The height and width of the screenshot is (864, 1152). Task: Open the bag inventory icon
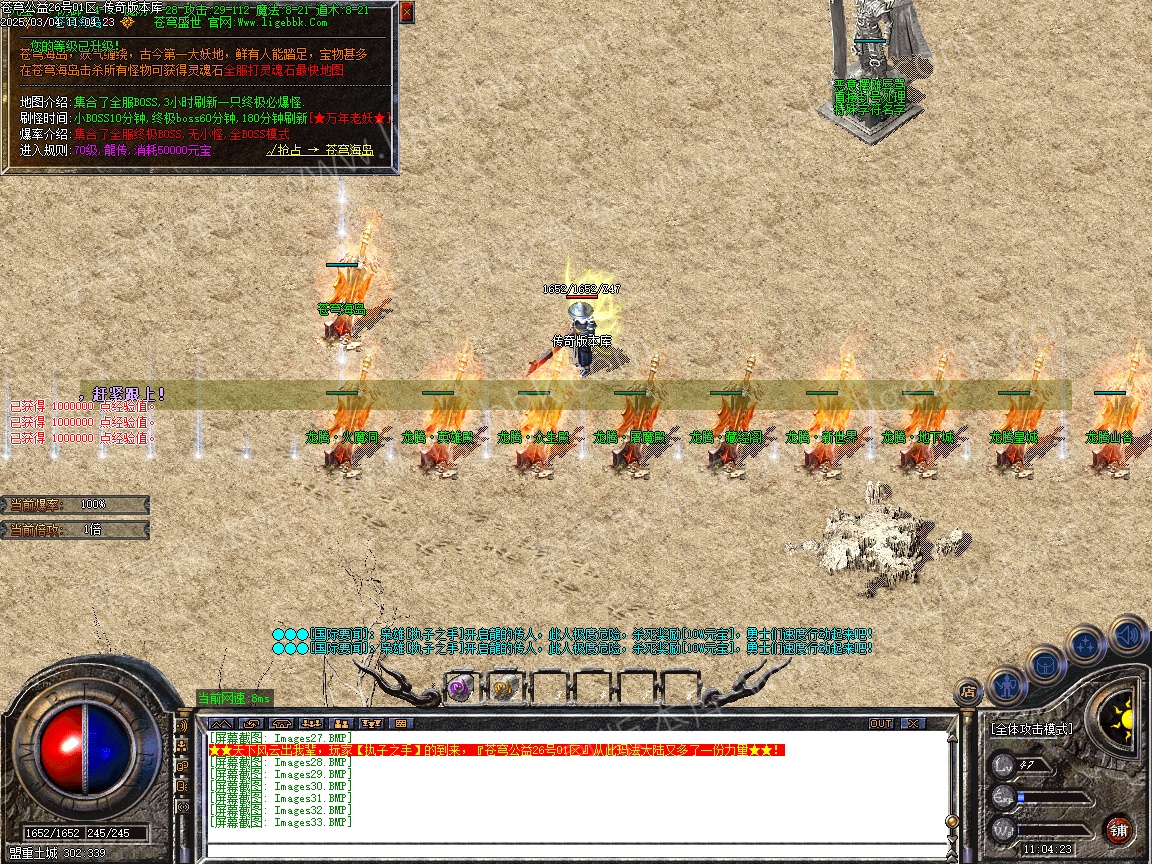[x=1045, y=665]
